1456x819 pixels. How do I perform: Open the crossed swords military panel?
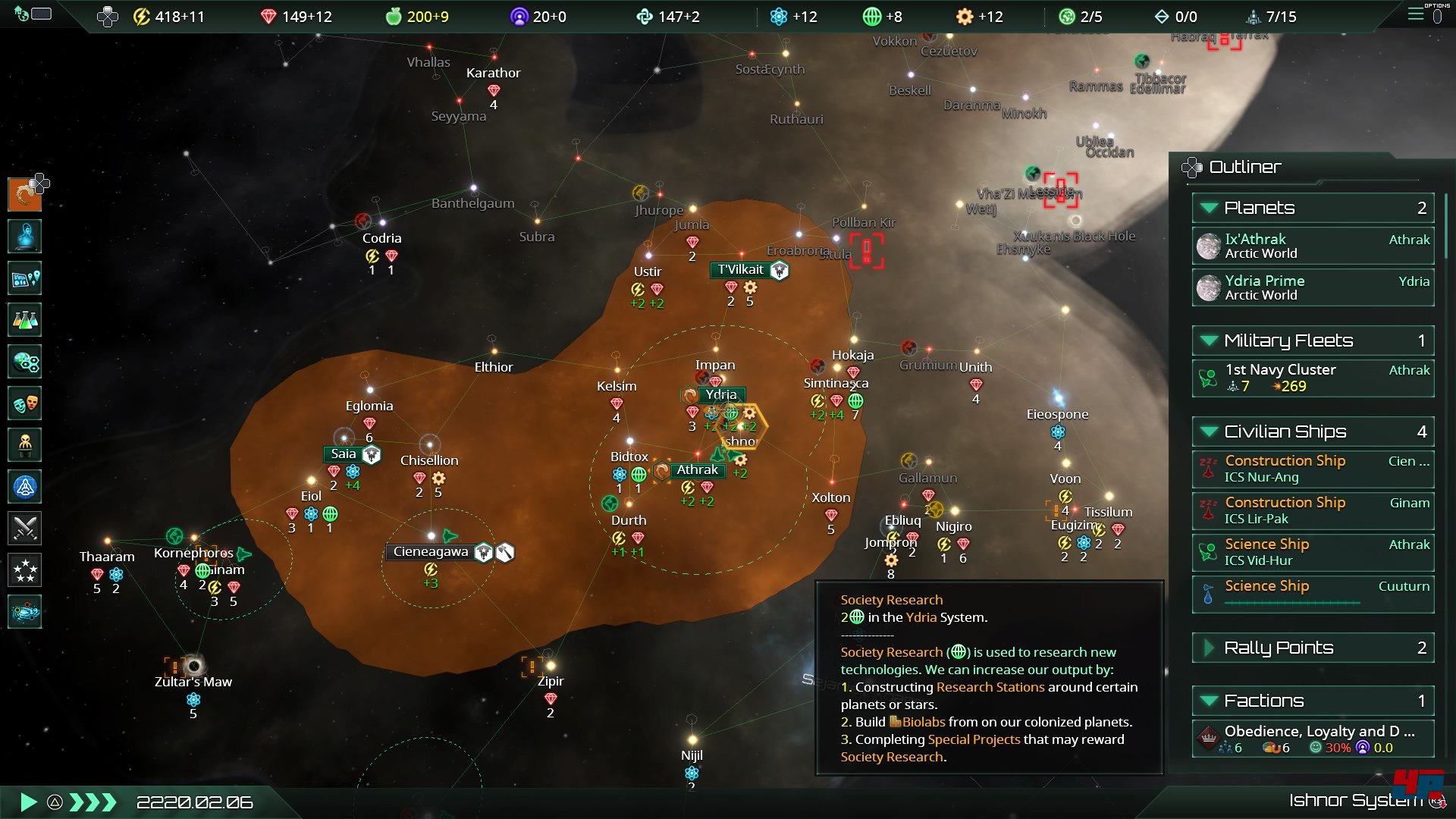pos(24,529)
